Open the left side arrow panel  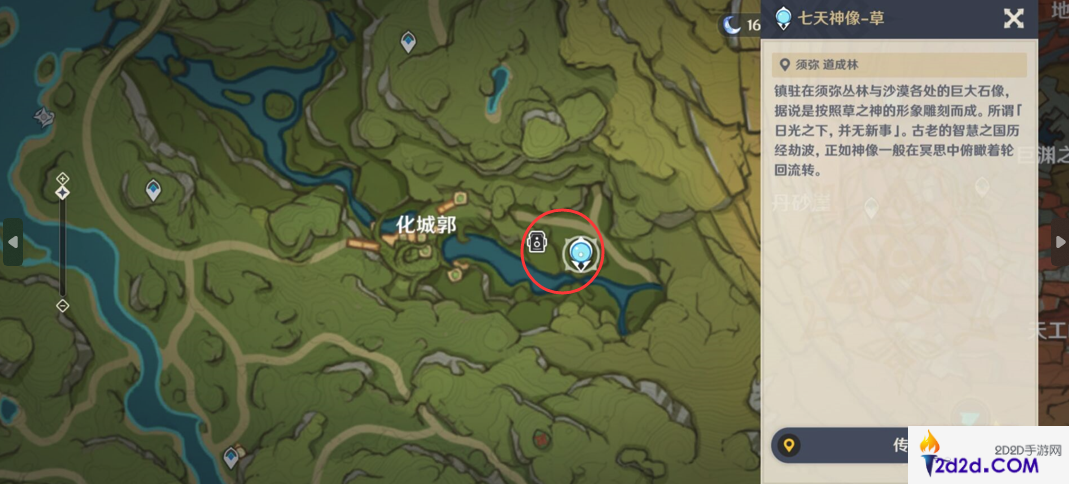pyautogui.click(x=12, y=242)
